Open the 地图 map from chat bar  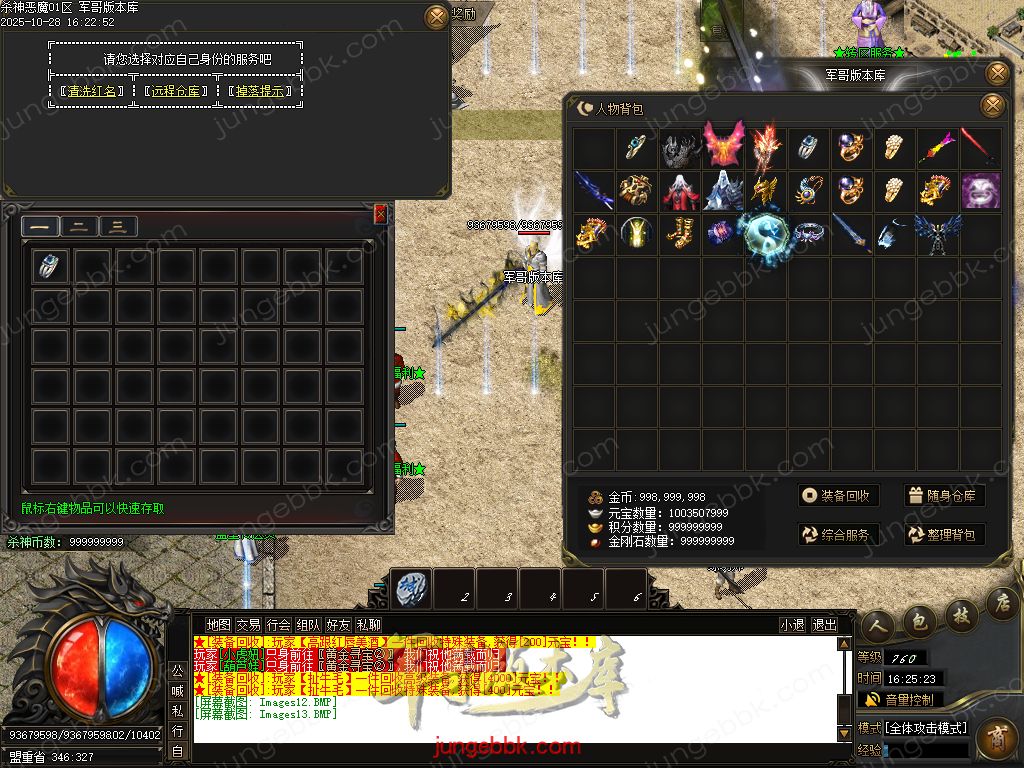(218, 624)
